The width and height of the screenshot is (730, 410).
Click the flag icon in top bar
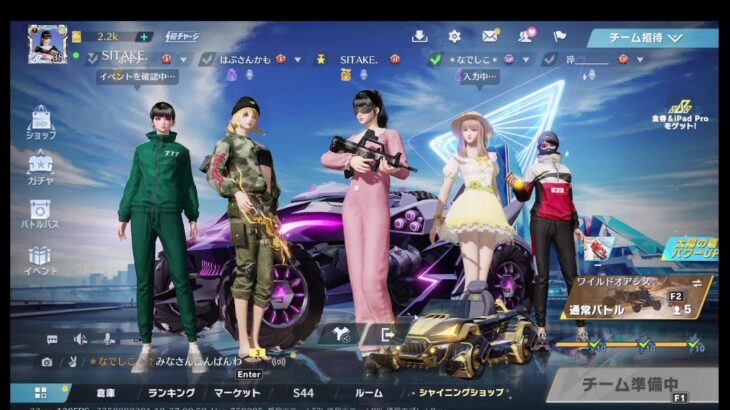[x=559, y=37]
